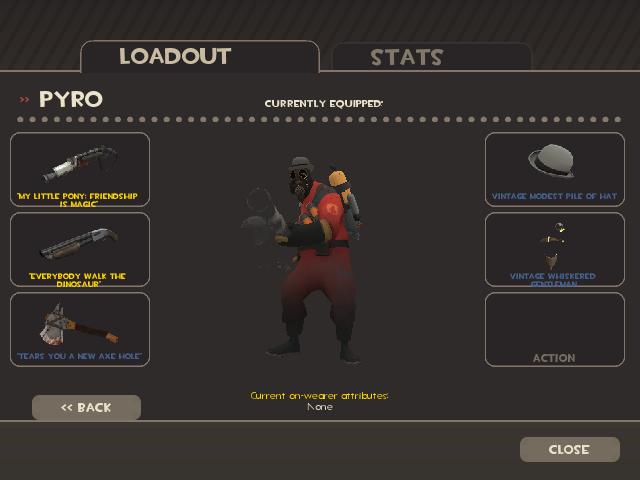Open the Vintage Modest Pile of Hat slot
This screenshot has width=640, height=480.
[x=555, y=169]
